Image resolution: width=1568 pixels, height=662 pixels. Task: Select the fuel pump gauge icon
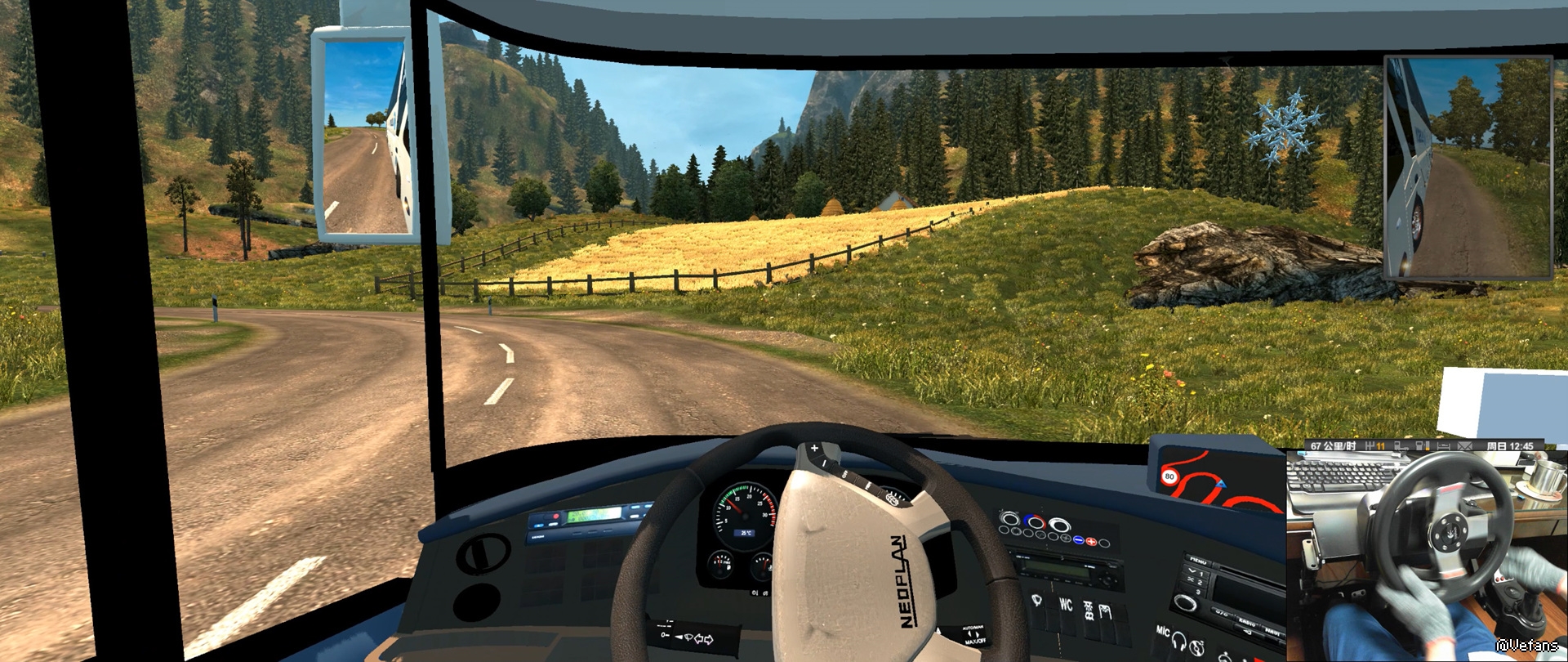1422,446
